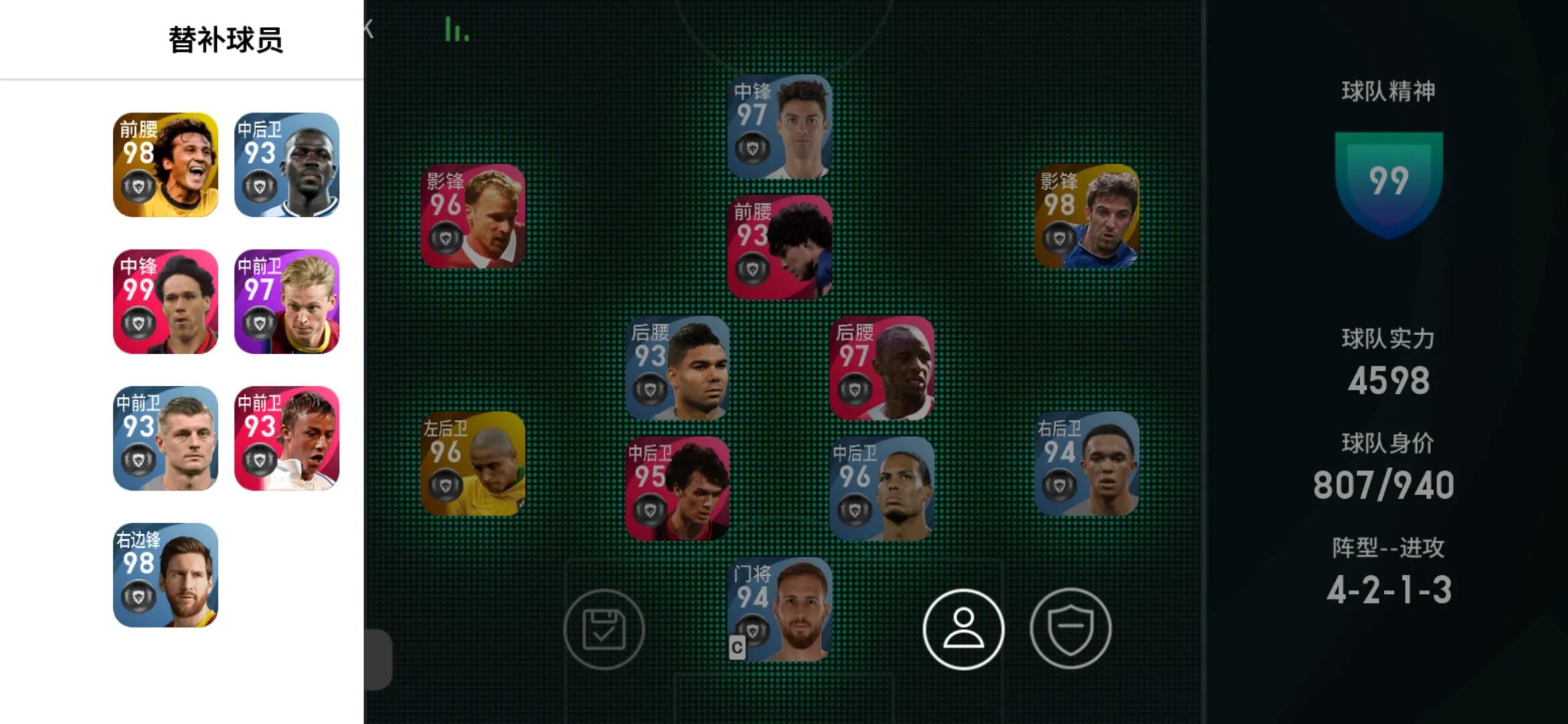The image size is (1568, 724).
Task: Select the 98-rated 前腰 substitute card
Action: pos(166,165)
